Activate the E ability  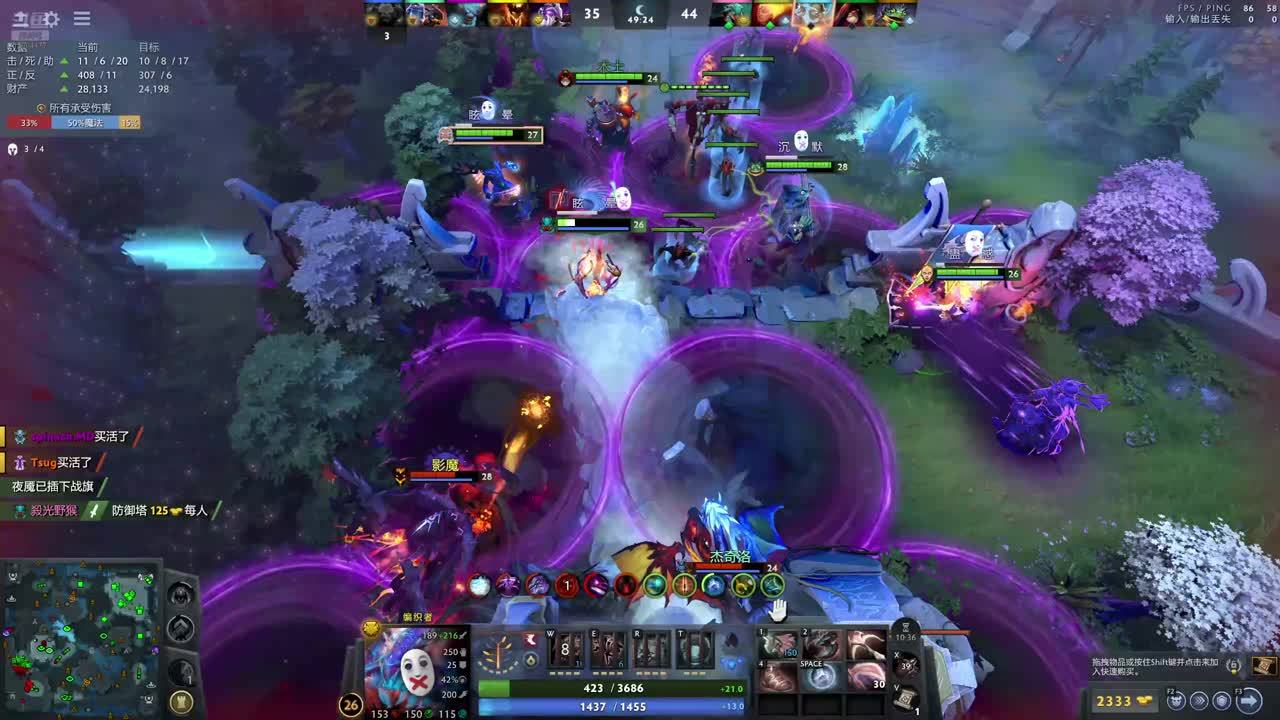coord(607,650)
